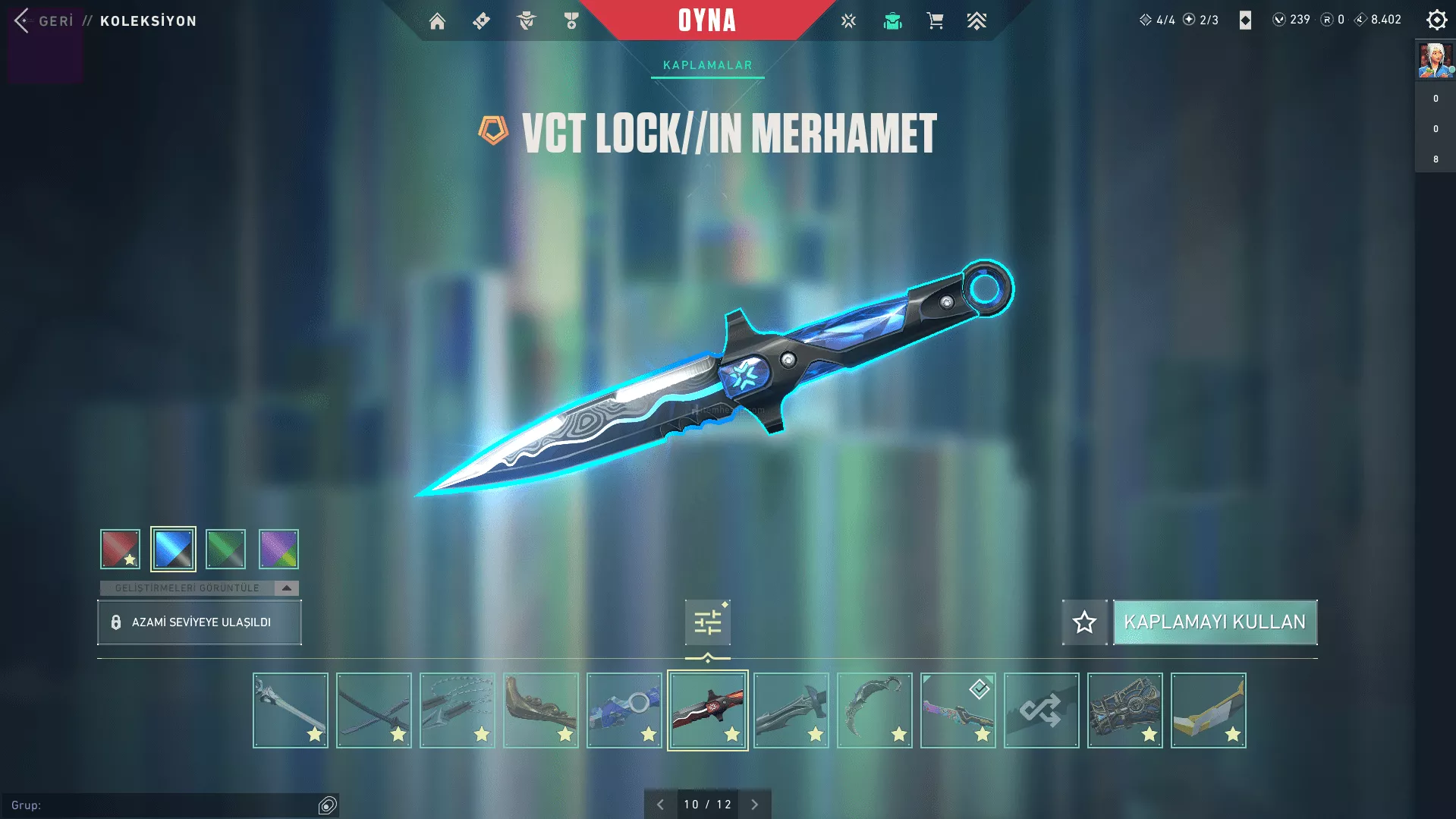1456x819 pixels.
Task: Go to the previous skin page
Action: (x=660, y=805)
